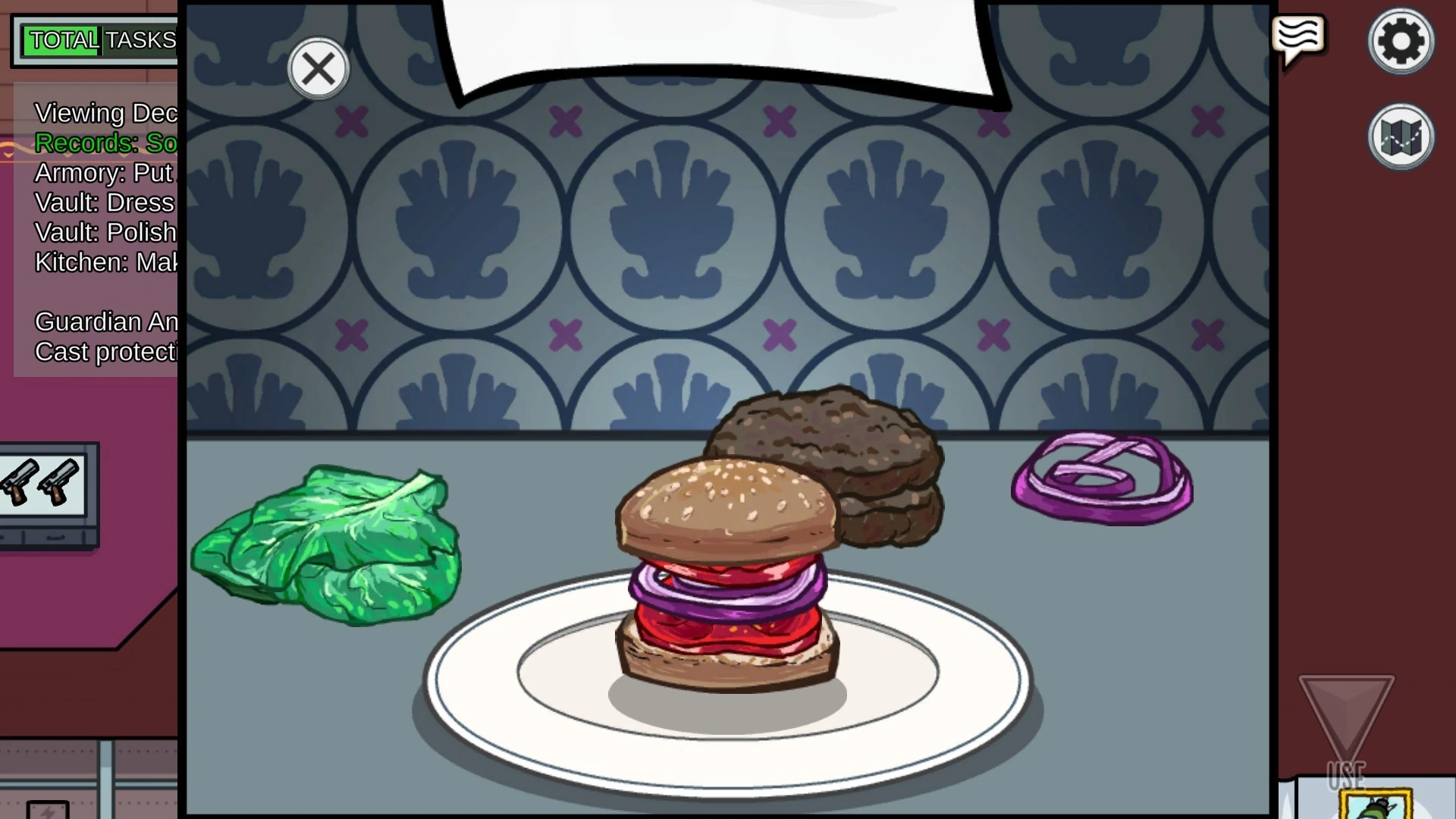Close the Make Burger task window

coord(318,68)
